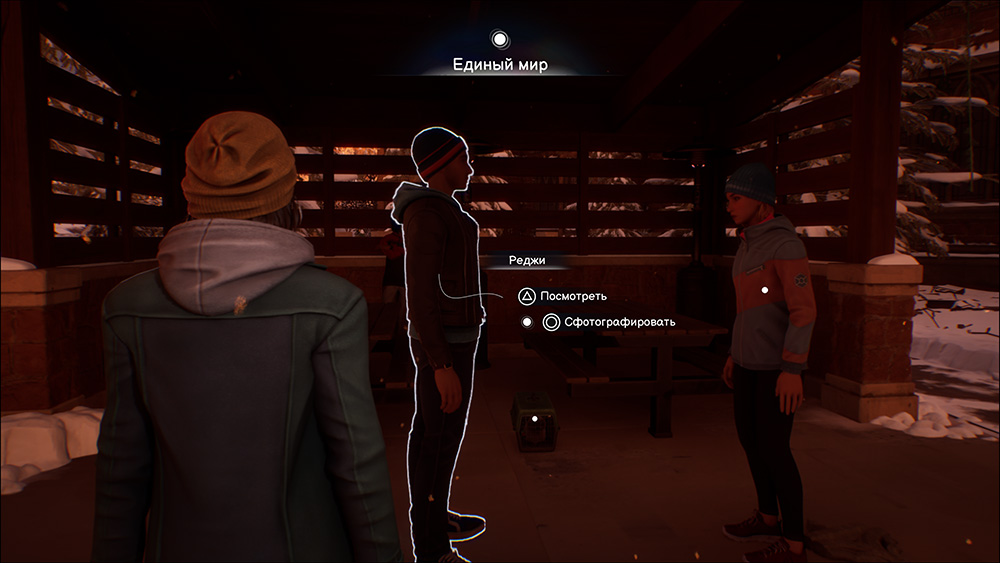Select the interaction dot on the floor crate
This screenshot has height=563, width=1000.
535,419
